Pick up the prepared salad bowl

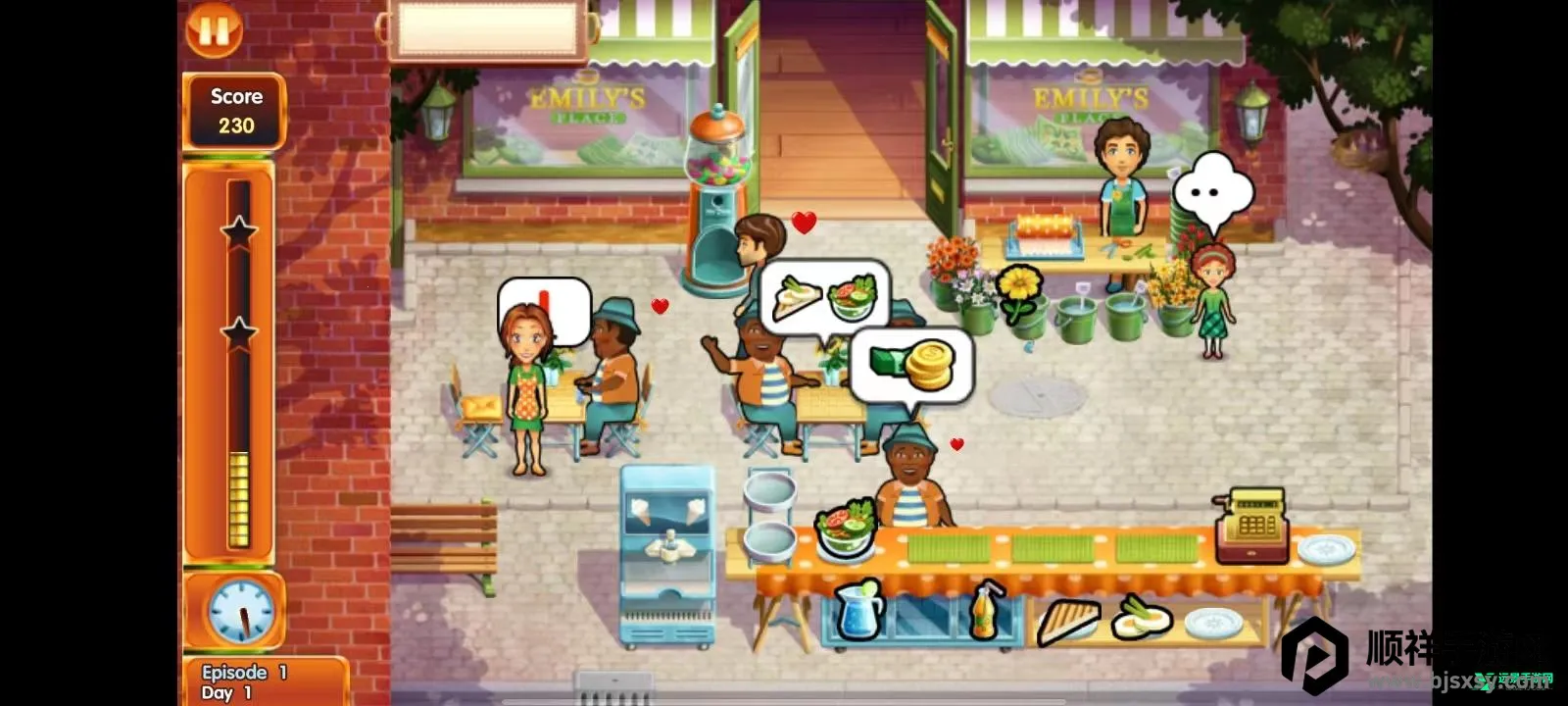click(x=844, y=530)
